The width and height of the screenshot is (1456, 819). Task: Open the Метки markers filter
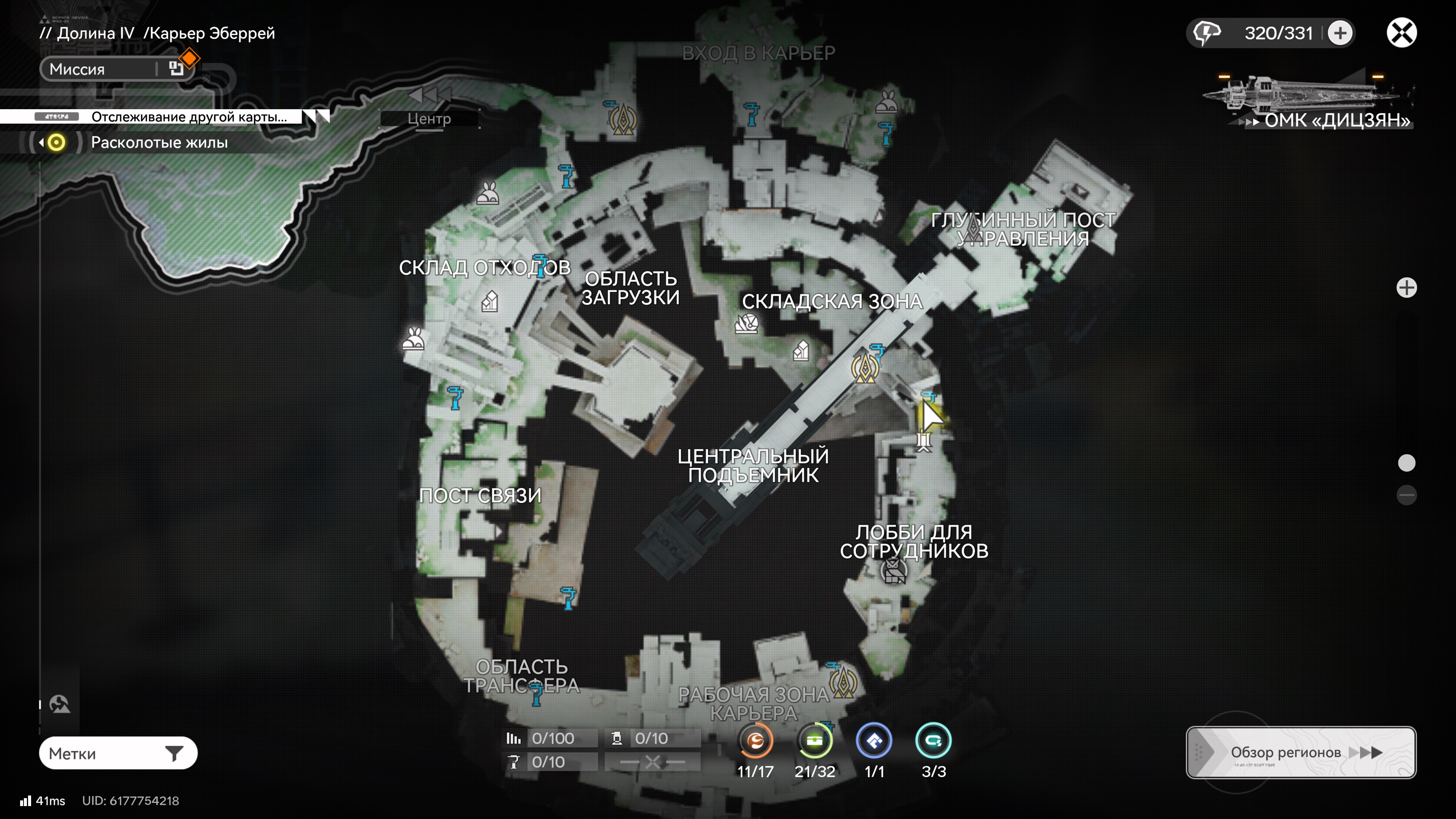tap(118, 753)
